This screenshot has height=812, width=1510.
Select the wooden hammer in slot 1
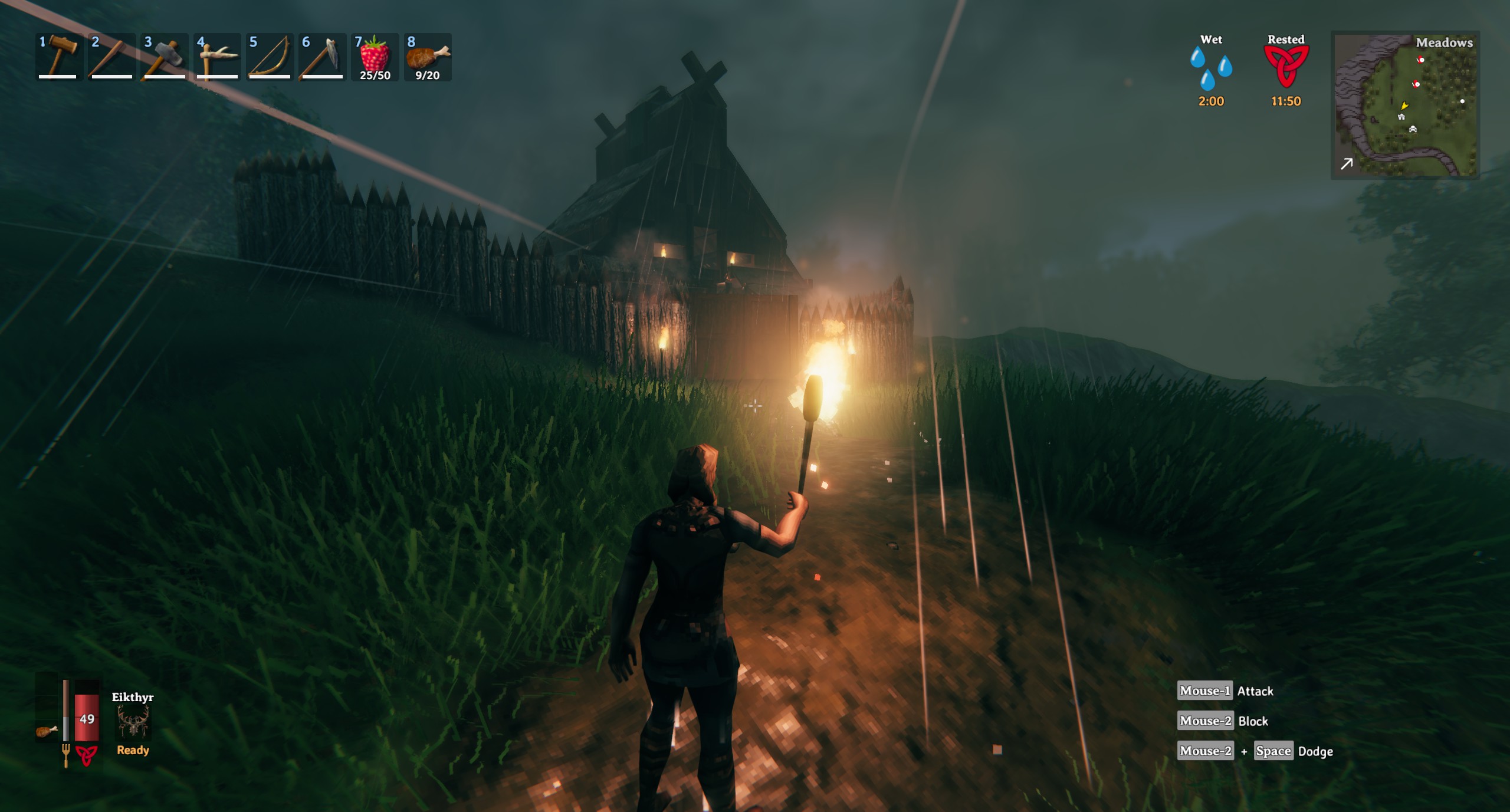coord(58,57)
